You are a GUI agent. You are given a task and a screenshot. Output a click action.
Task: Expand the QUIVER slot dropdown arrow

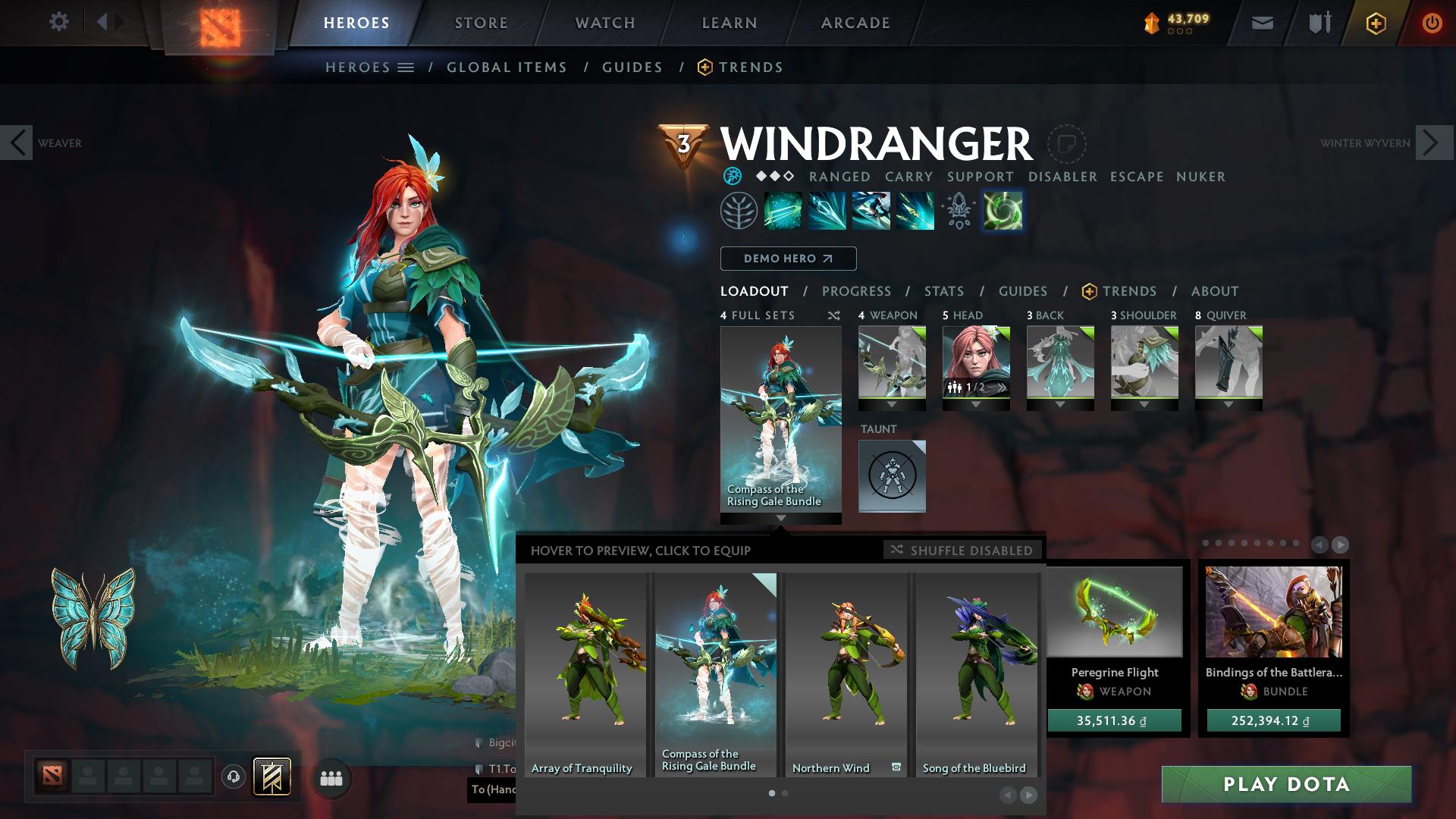click(x=1228, y=404)
